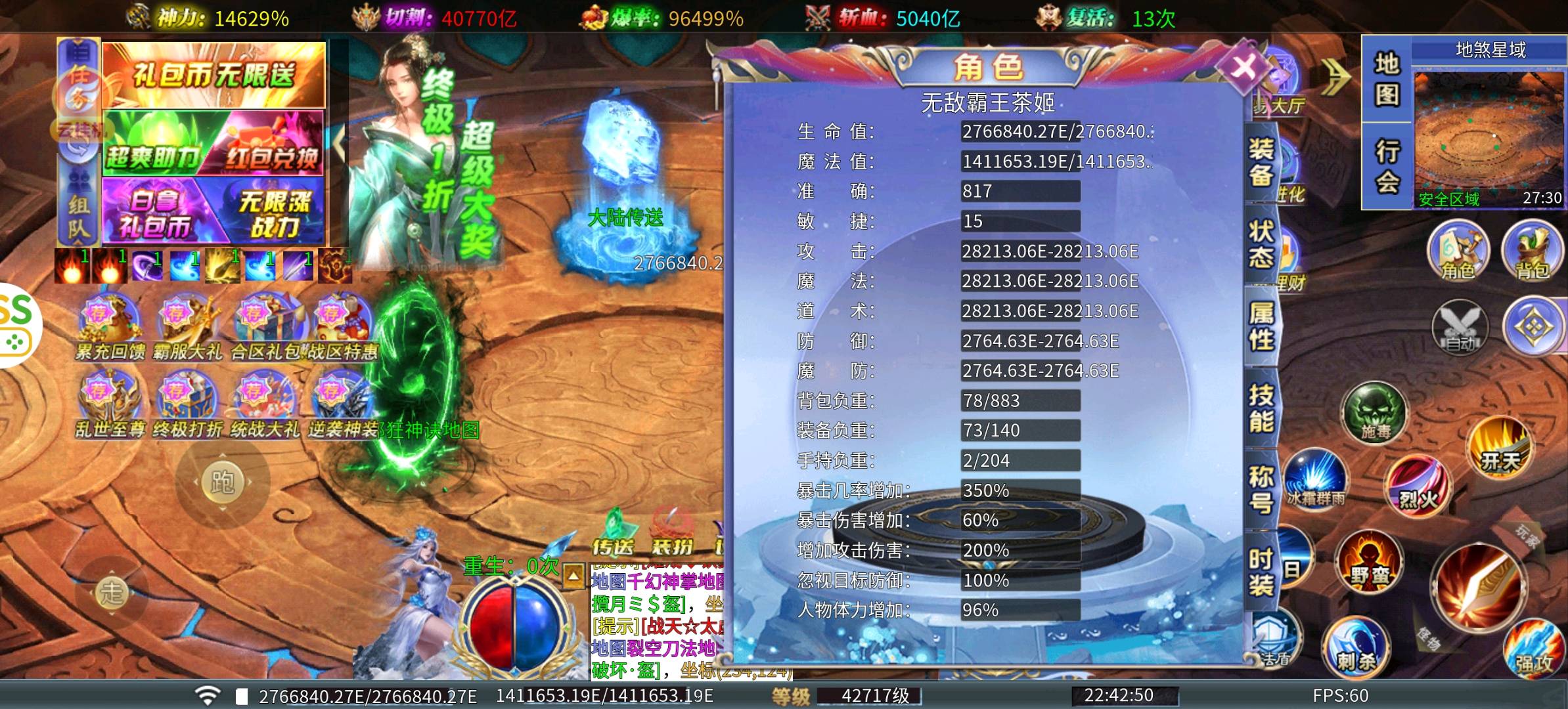Close the 角色 character panel
This screenshot has height=709, width=1568.
[1242, 67]
